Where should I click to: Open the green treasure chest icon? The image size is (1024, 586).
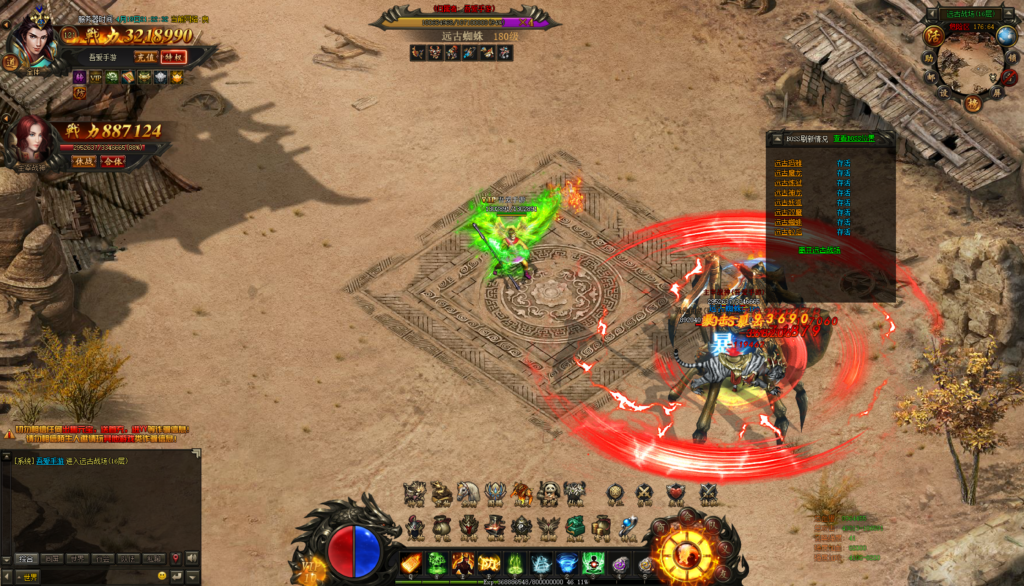click(x=574, y=526)
